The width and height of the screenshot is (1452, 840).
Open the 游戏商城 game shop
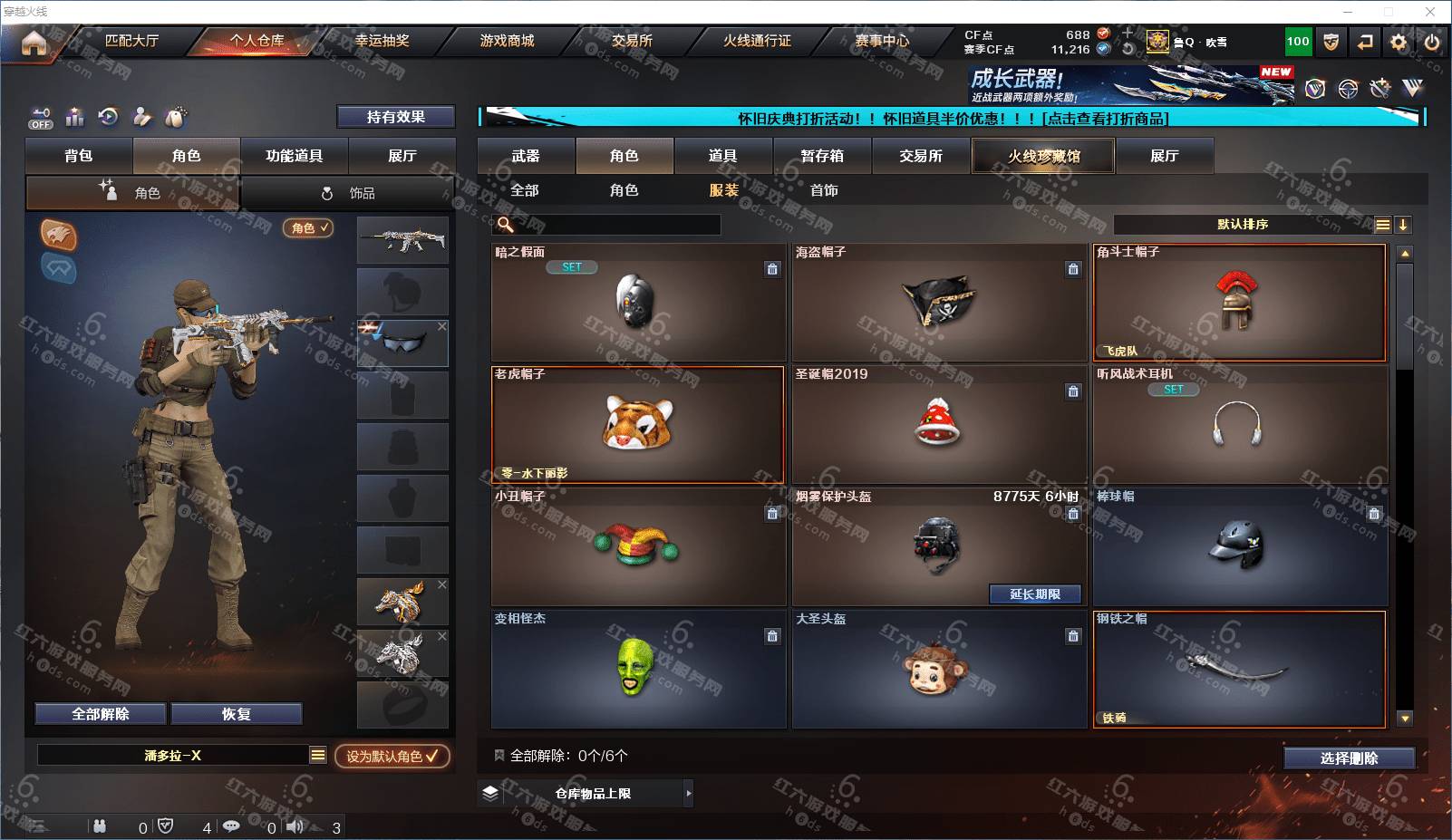tap(507, 41)
